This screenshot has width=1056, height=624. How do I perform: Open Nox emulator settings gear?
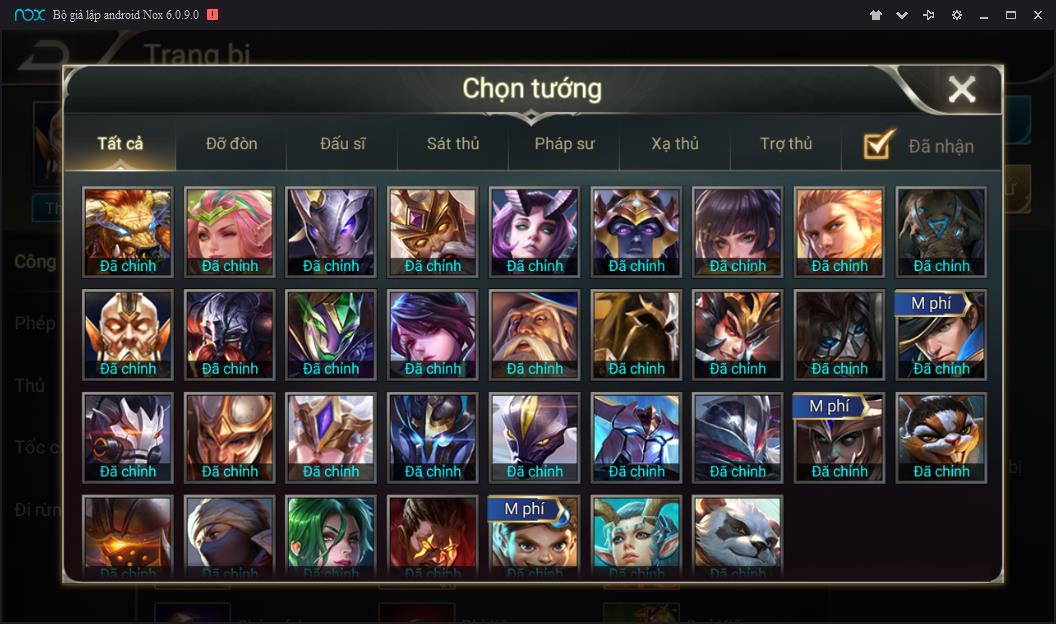[x=957, y=15]
